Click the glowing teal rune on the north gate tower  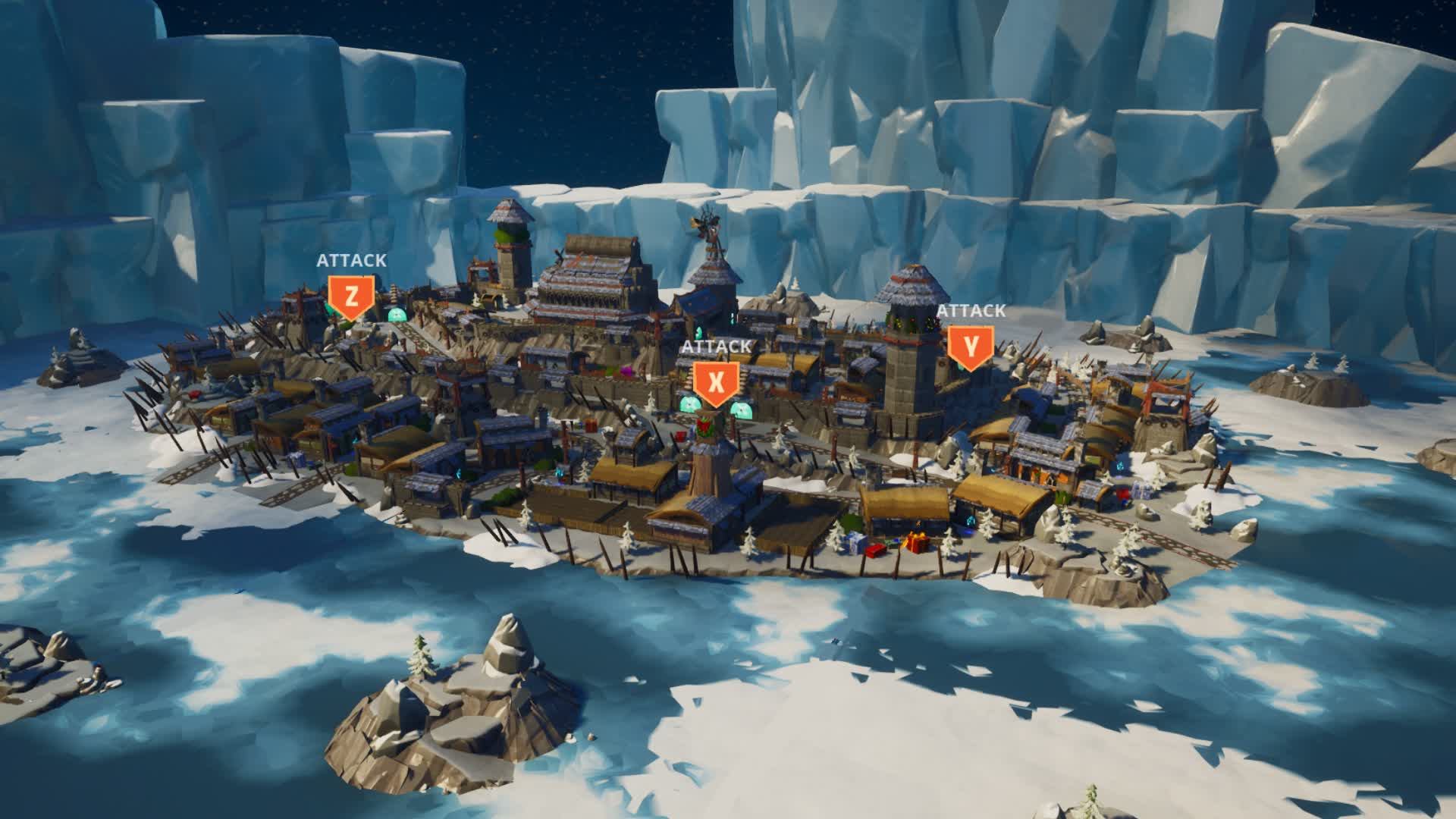point(699,330)
